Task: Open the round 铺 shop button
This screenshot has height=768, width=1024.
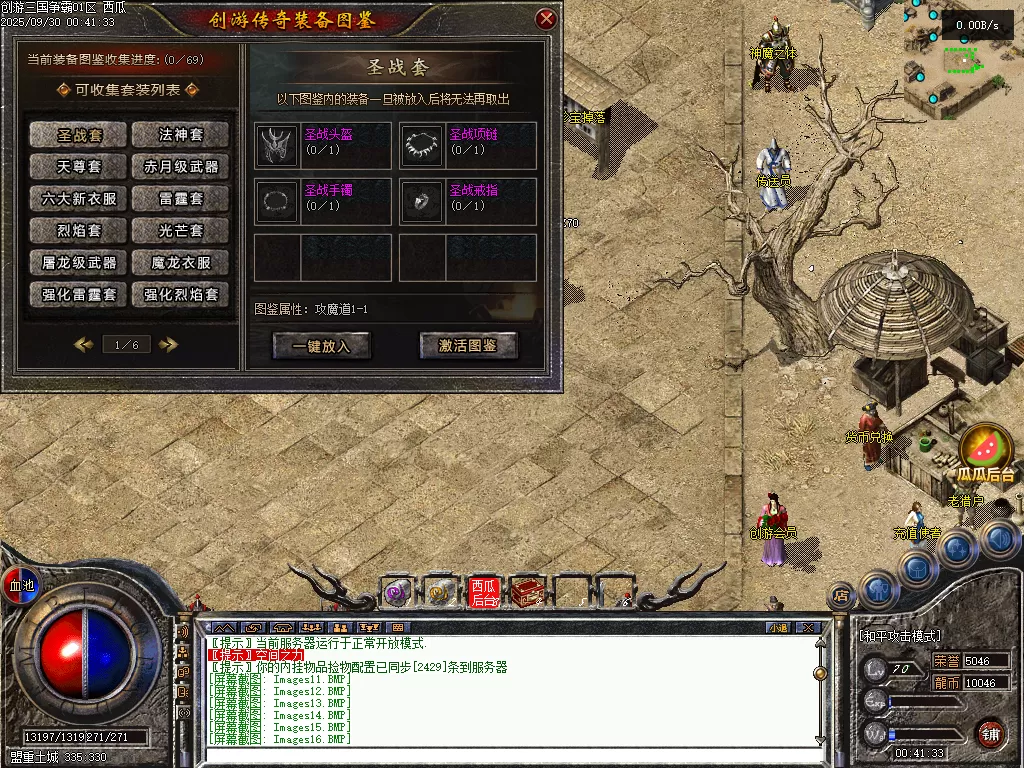Action: (x=990, y=732)
